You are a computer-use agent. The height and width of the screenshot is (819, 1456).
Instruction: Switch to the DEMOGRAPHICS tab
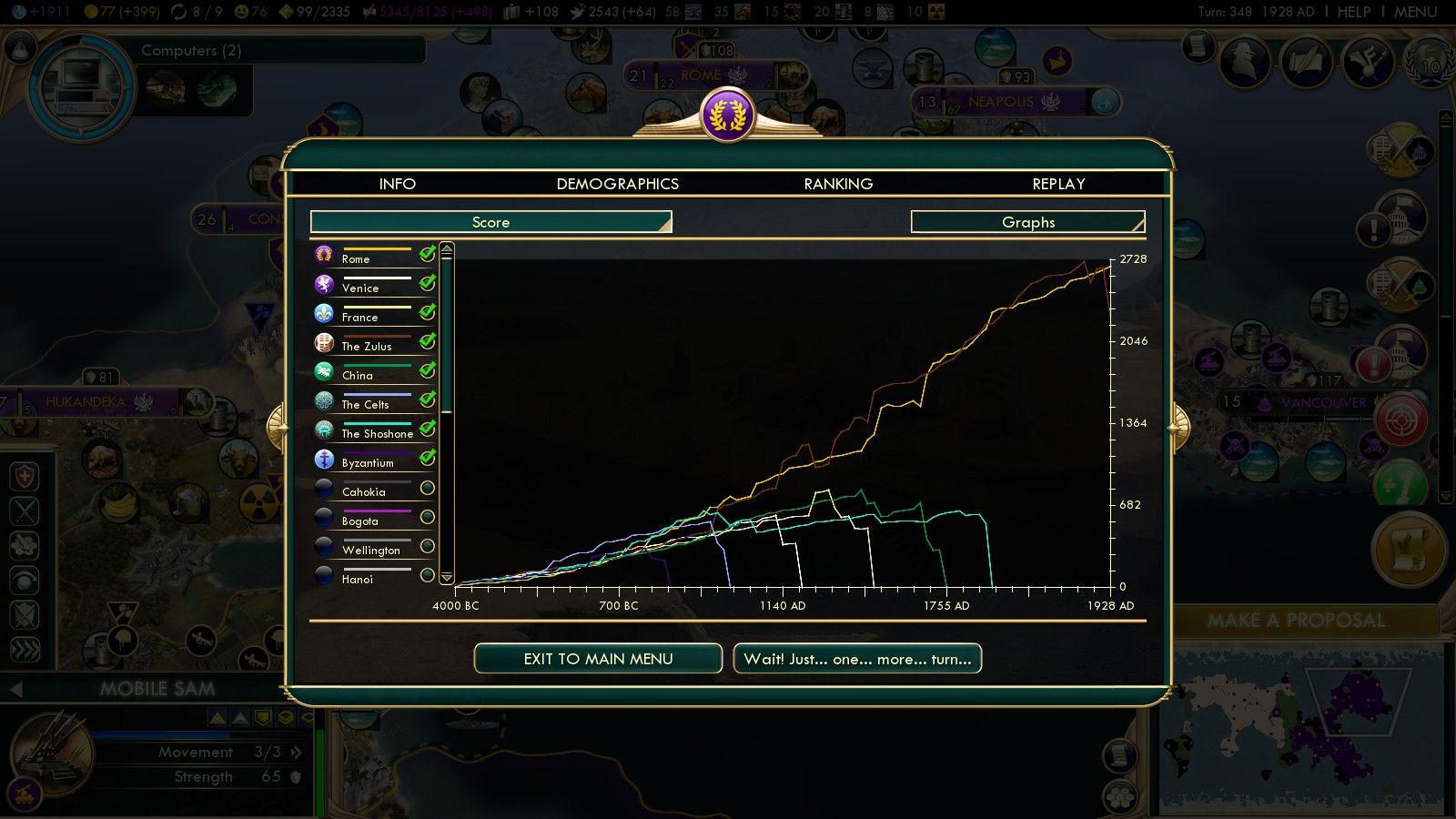pyautogui.click(x=617, y=184)
